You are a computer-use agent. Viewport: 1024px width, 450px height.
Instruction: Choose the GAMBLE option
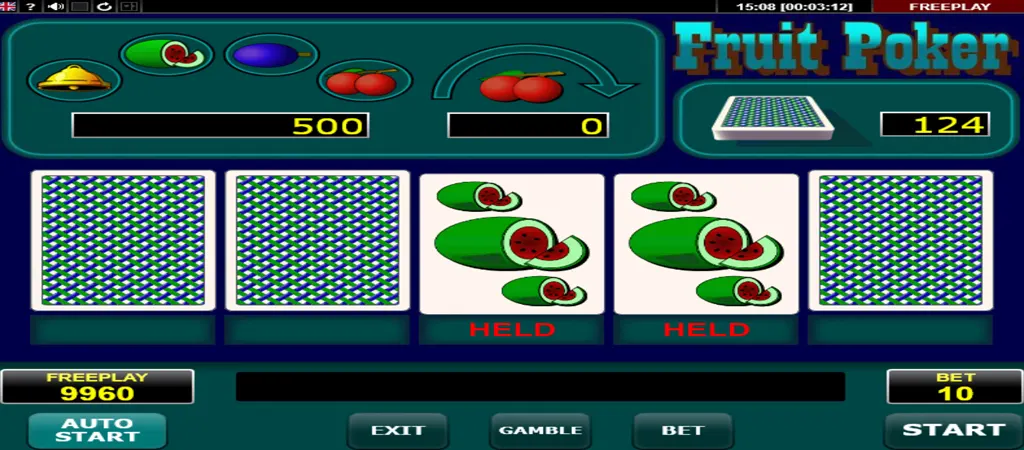click(540, 431)
